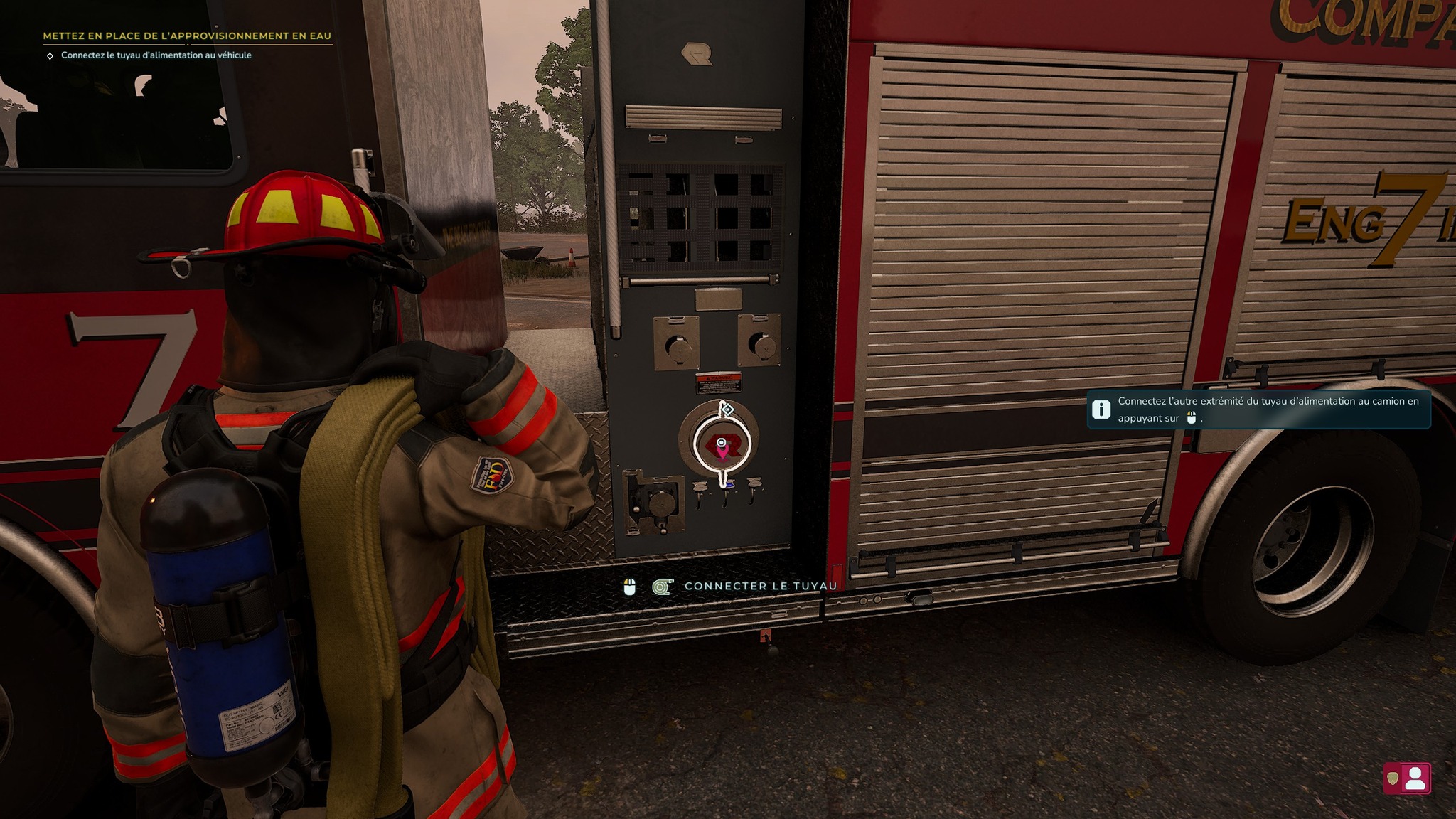Click the diamond objective marker above the intake

tap(727, 409)
